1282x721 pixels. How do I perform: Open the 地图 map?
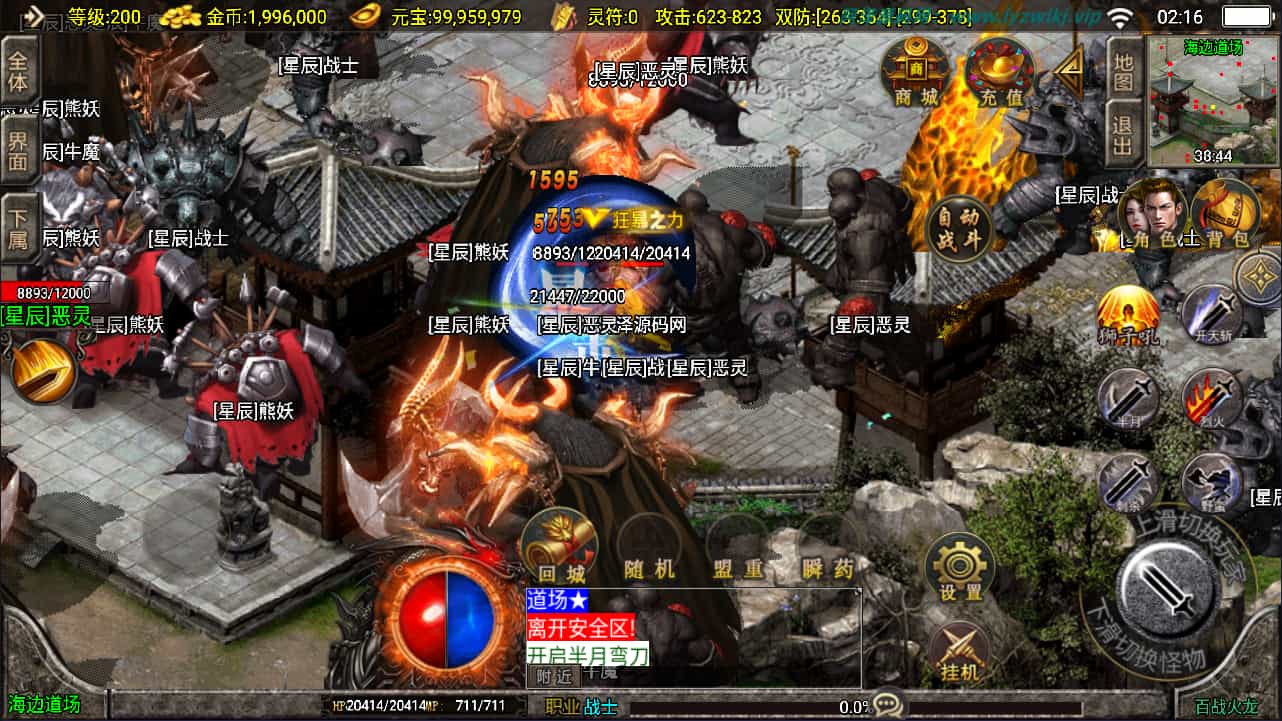(1124, 70)
